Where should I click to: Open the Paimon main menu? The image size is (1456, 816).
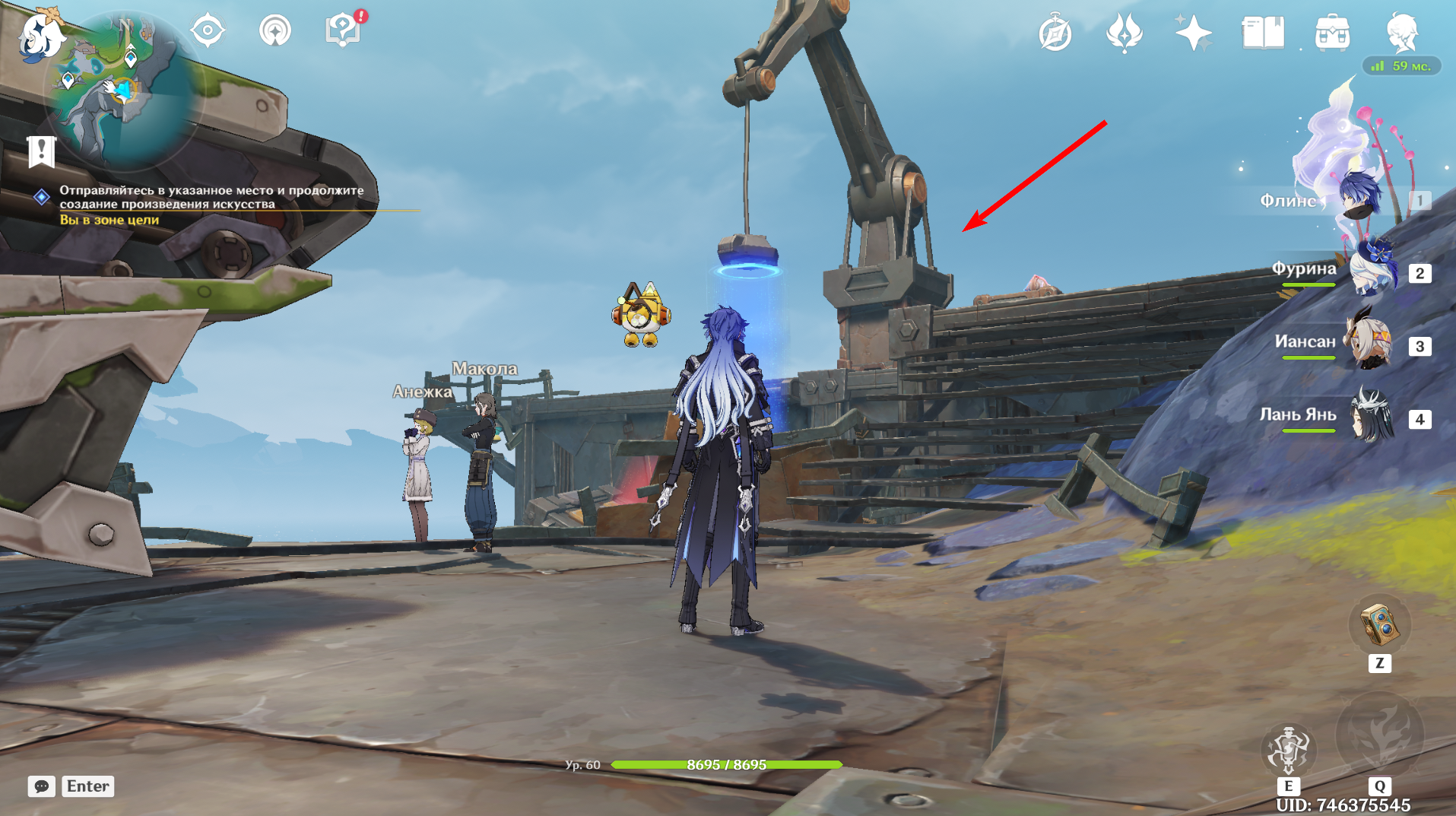point(40,35)
